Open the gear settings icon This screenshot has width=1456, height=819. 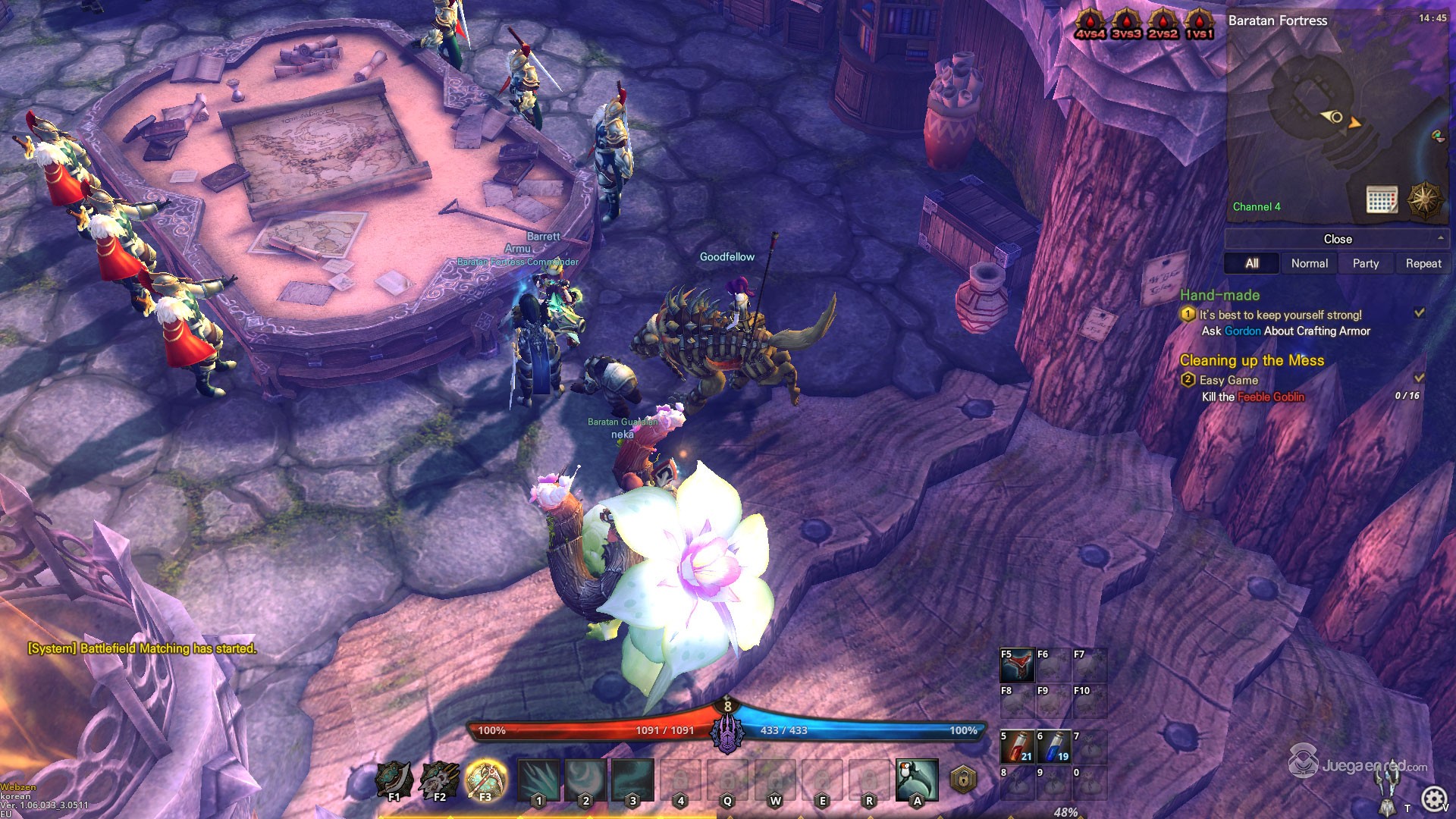pyautogui.click(x=1432, y=799)
